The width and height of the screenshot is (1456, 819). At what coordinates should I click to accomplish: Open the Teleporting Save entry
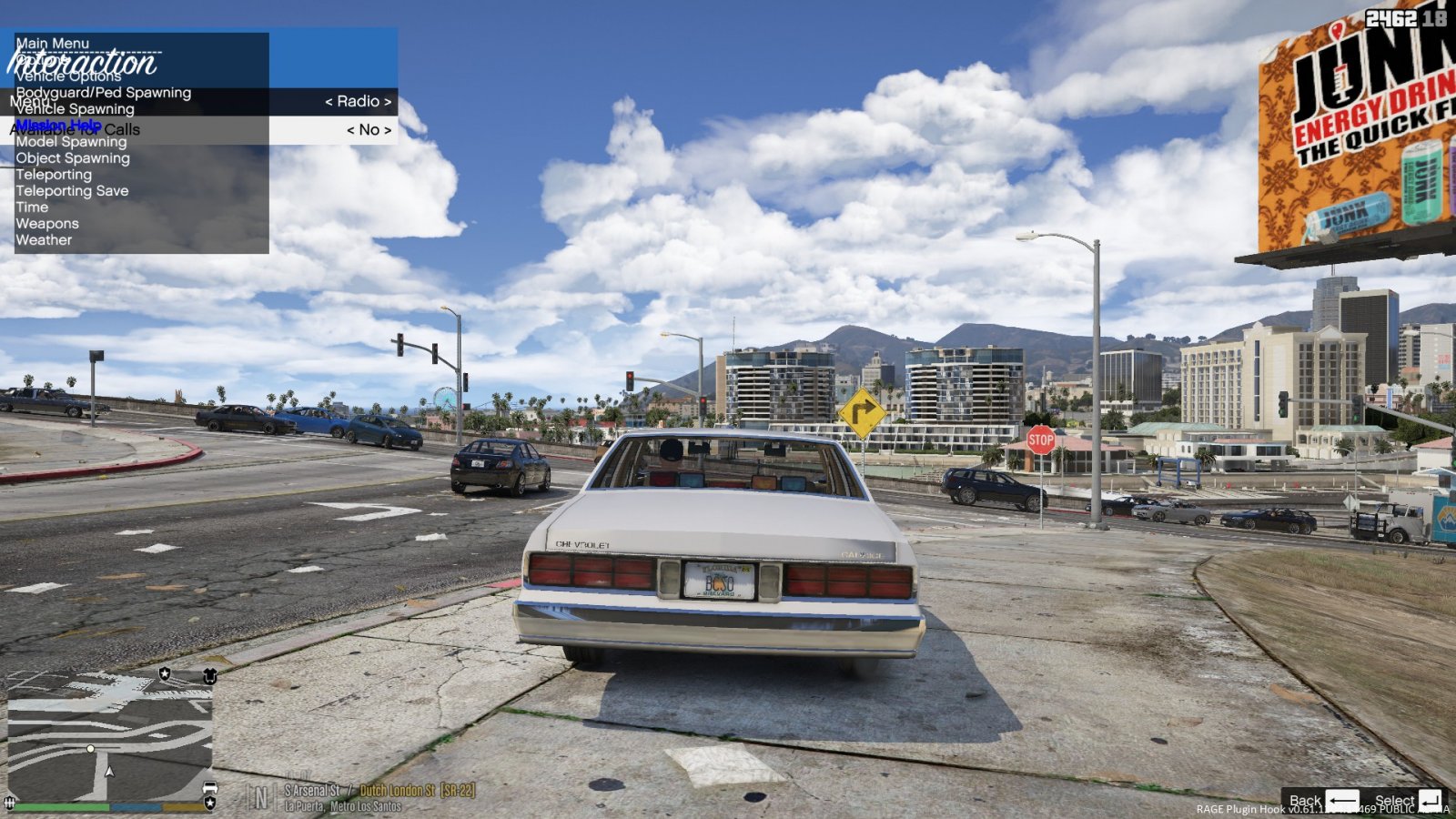72,191
